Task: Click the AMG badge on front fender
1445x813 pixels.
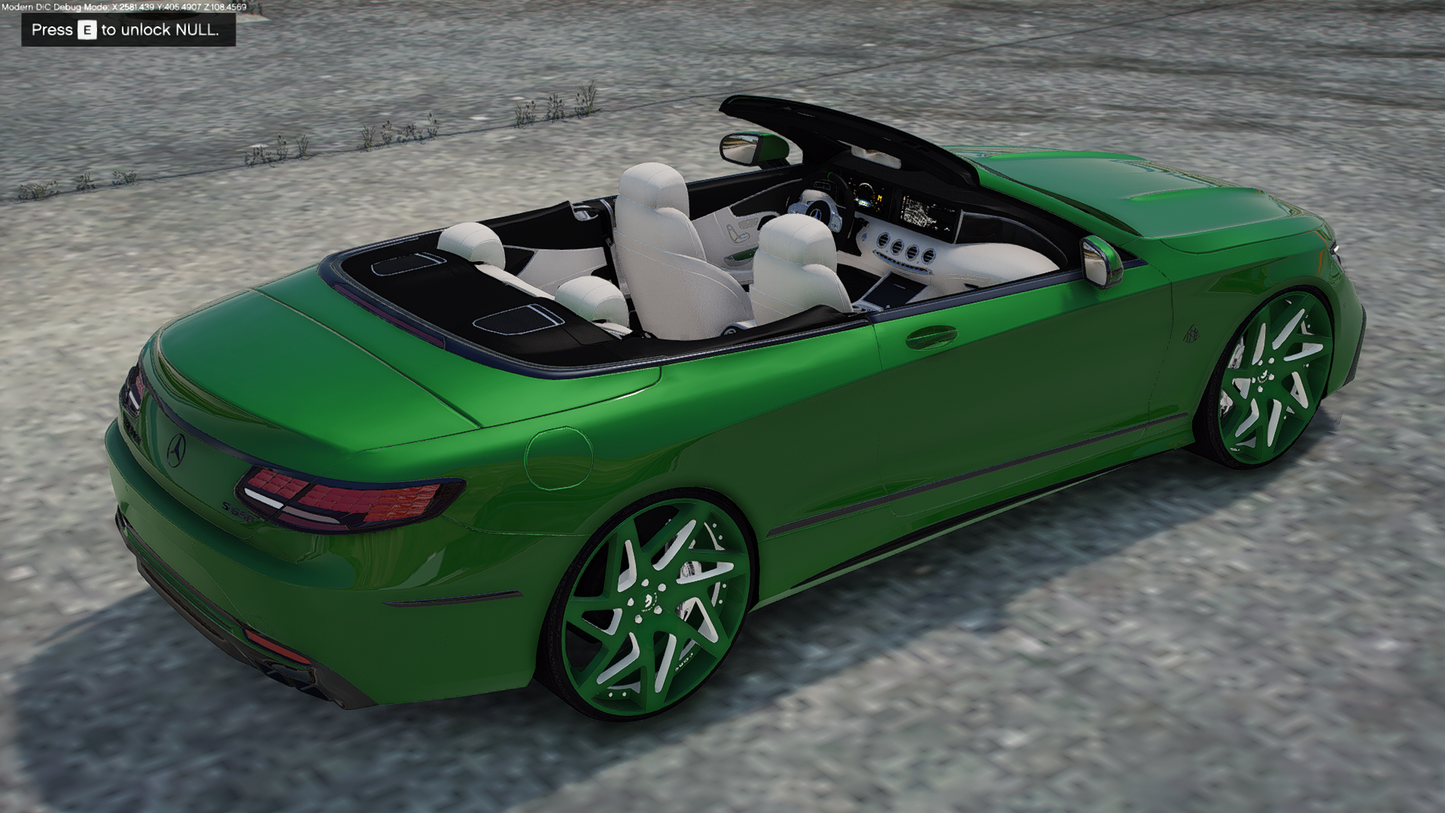Action: (x=1191, y=335)
